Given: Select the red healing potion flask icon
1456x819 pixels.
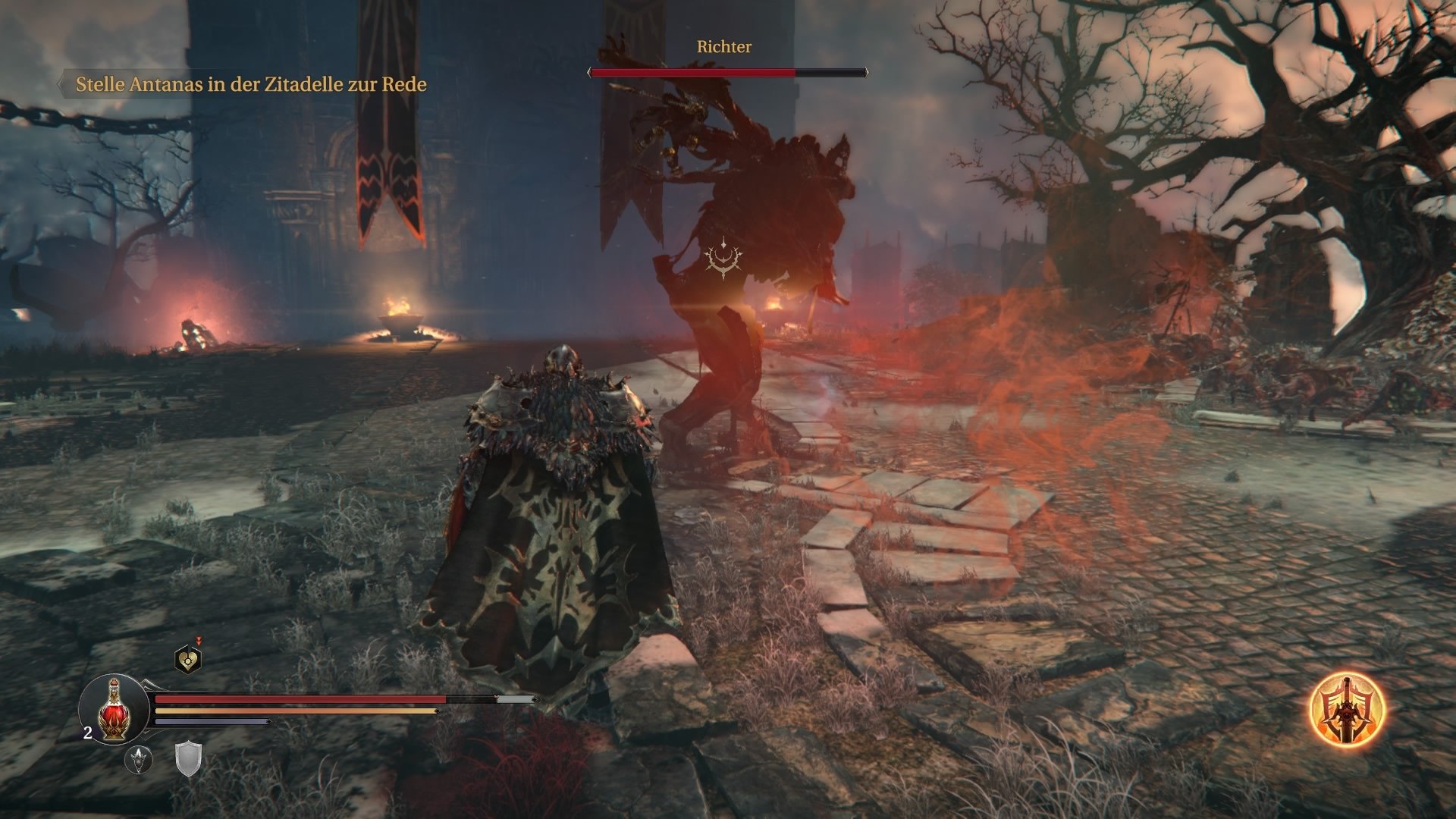Looking at the screenshot, I should (x=114, y=709).
